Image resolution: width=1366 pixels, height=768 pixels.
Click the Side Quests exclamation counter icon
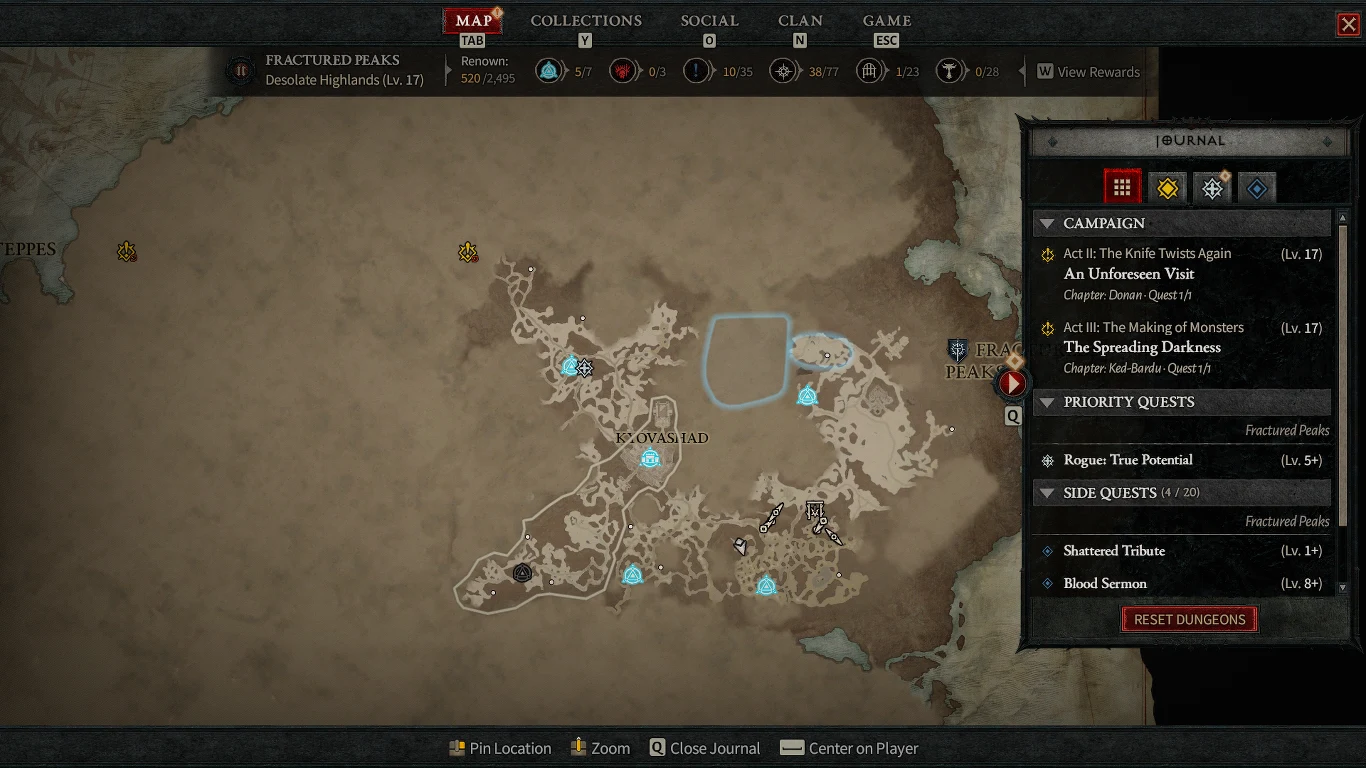pos(696,71)
